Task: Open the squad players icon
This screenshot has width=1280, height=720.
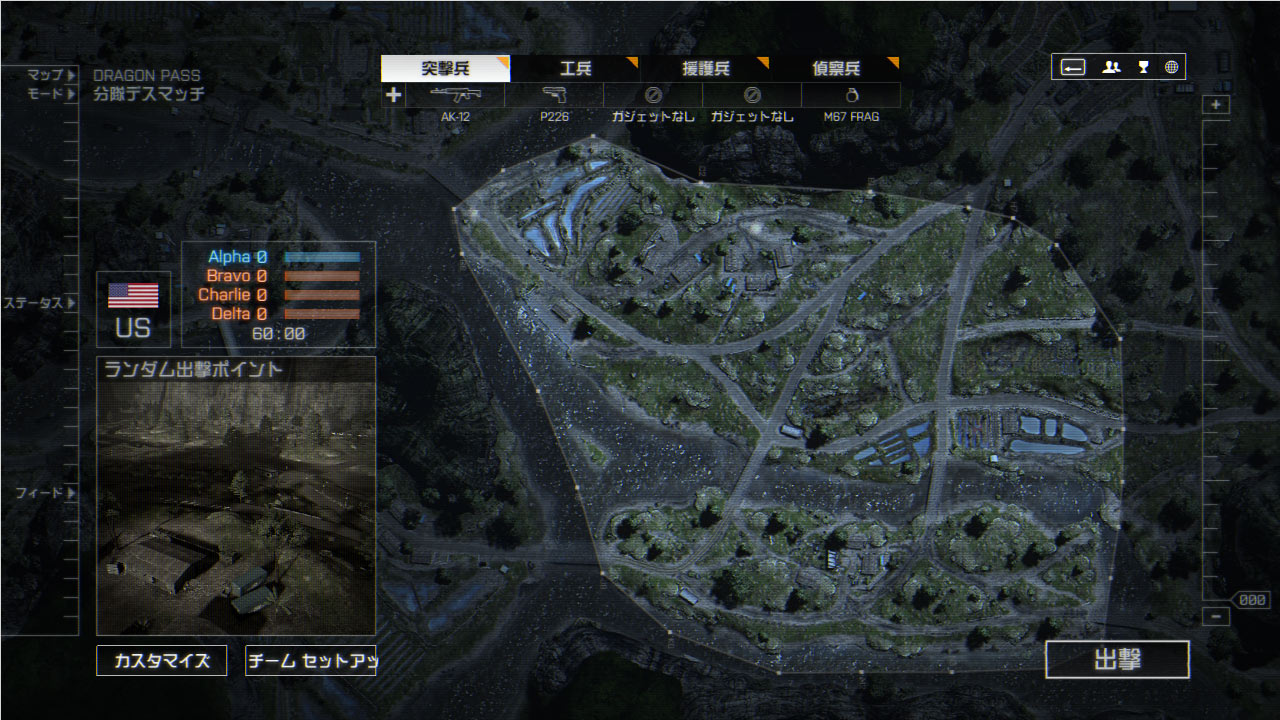Action: click(1111, 67)
